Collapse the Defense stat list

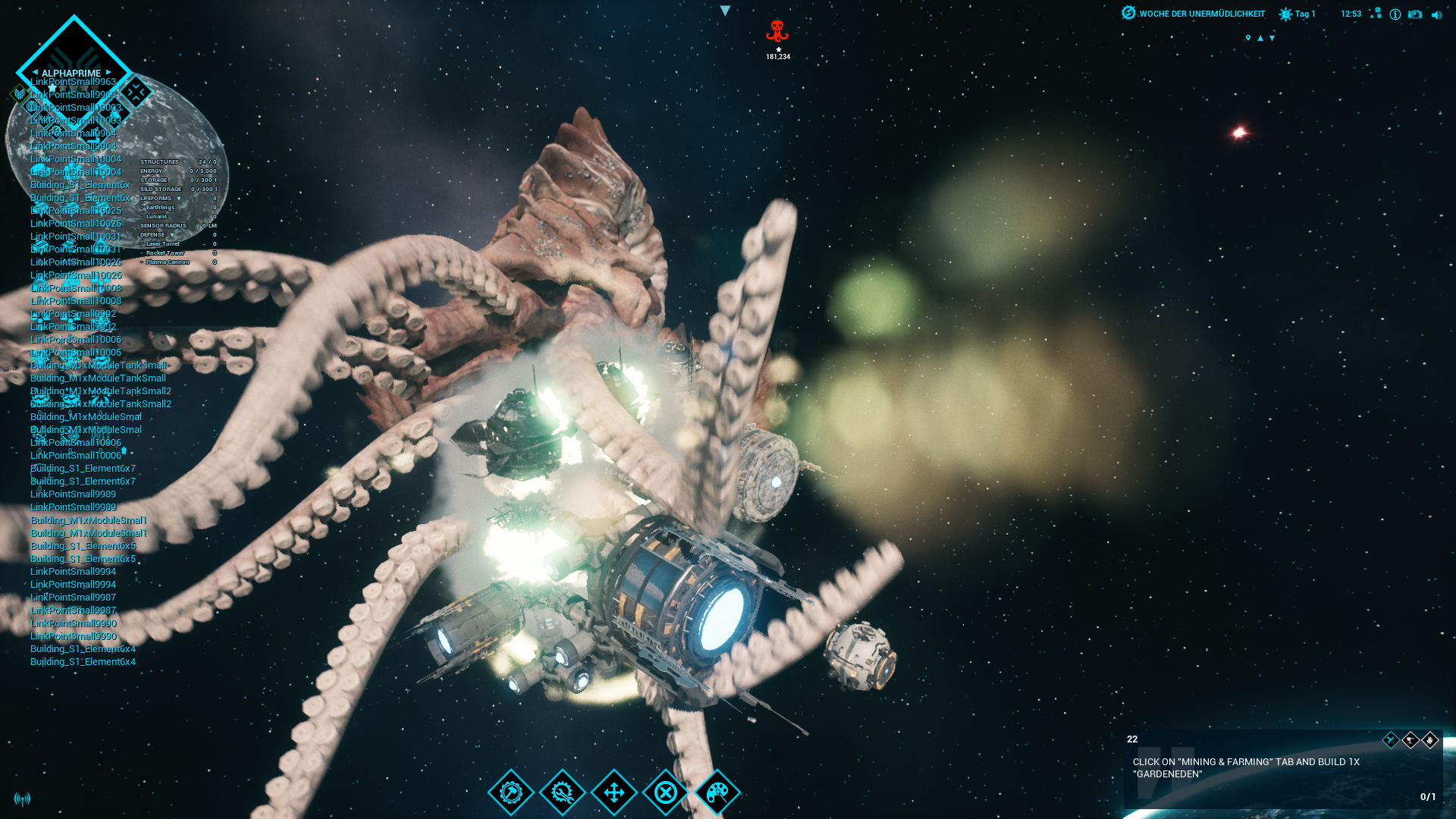pos(172,235)
